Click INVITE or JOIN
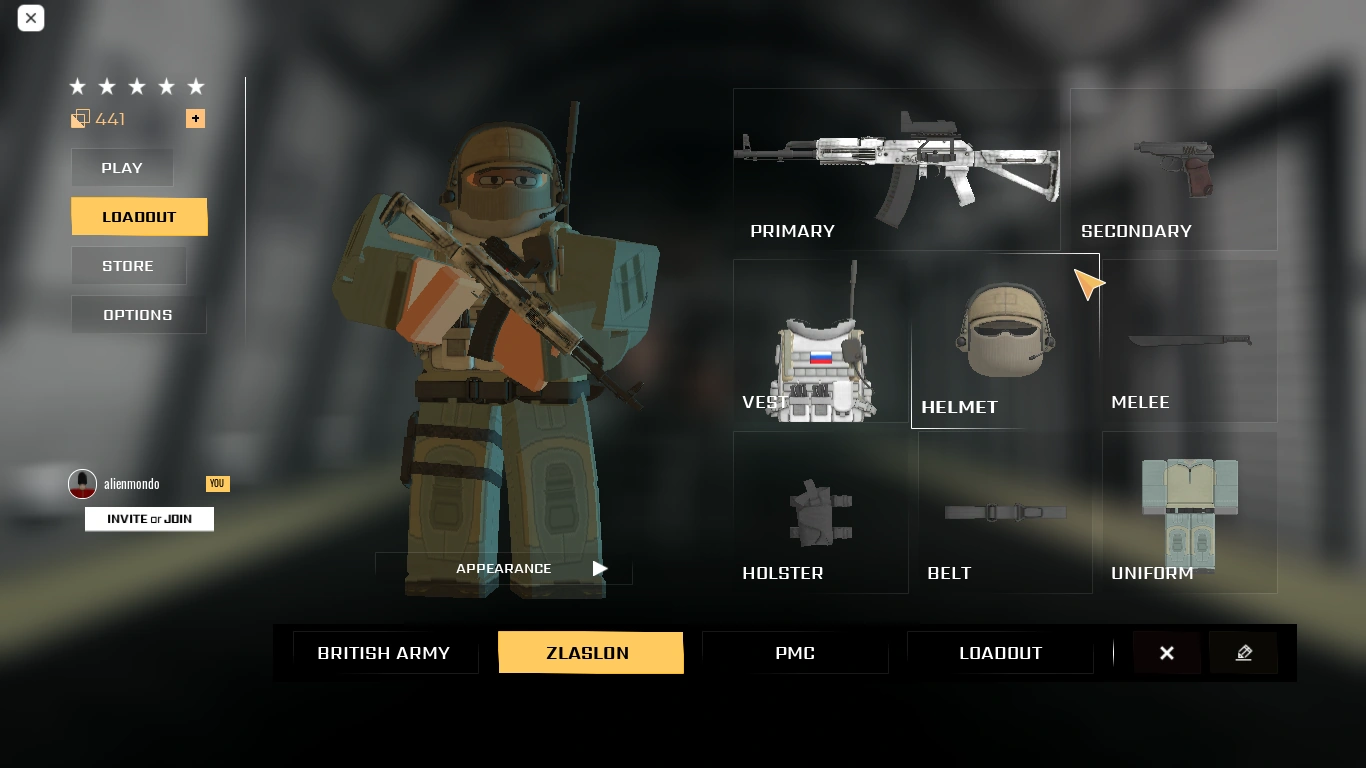1366x768 pixels. (x=148, y=518)
